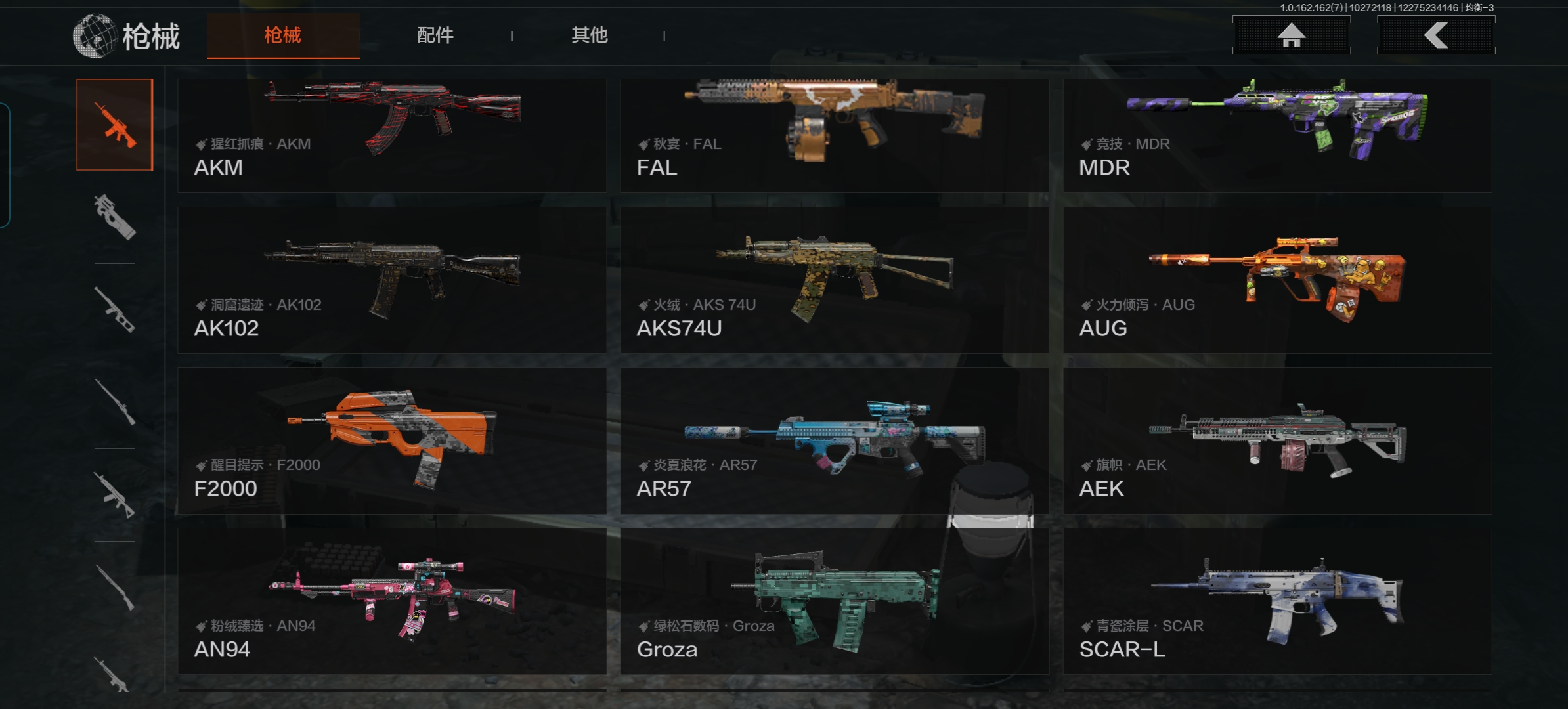Select the orange assault rifle category icon
Image resolution: width=1568 pixels, height=709 pixels.
click(x=115, y=125)
